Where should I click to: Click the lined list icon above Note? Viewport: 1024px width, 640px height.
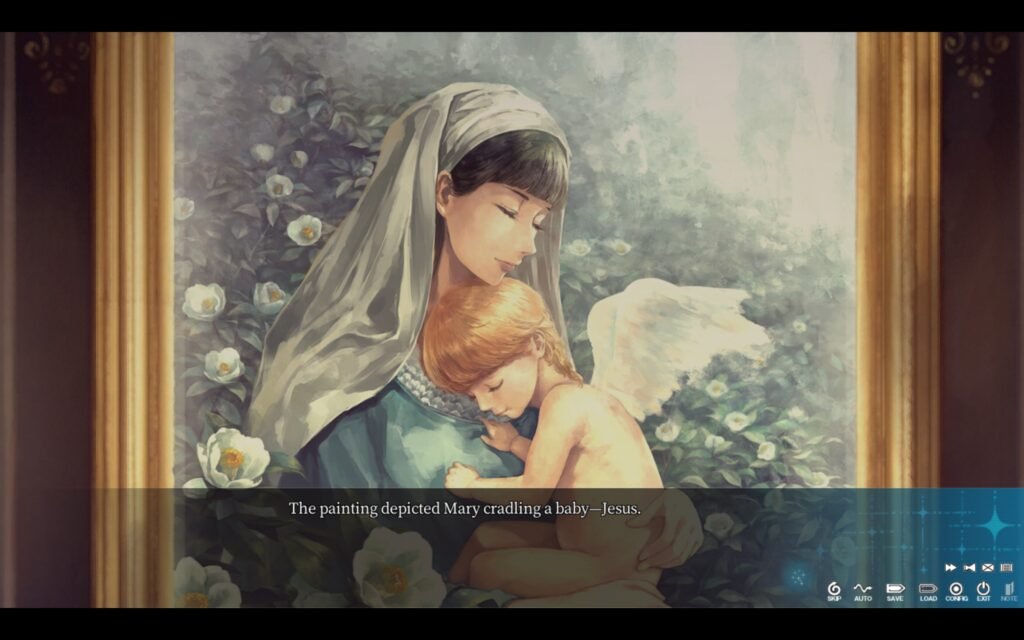coord(1006,567)
